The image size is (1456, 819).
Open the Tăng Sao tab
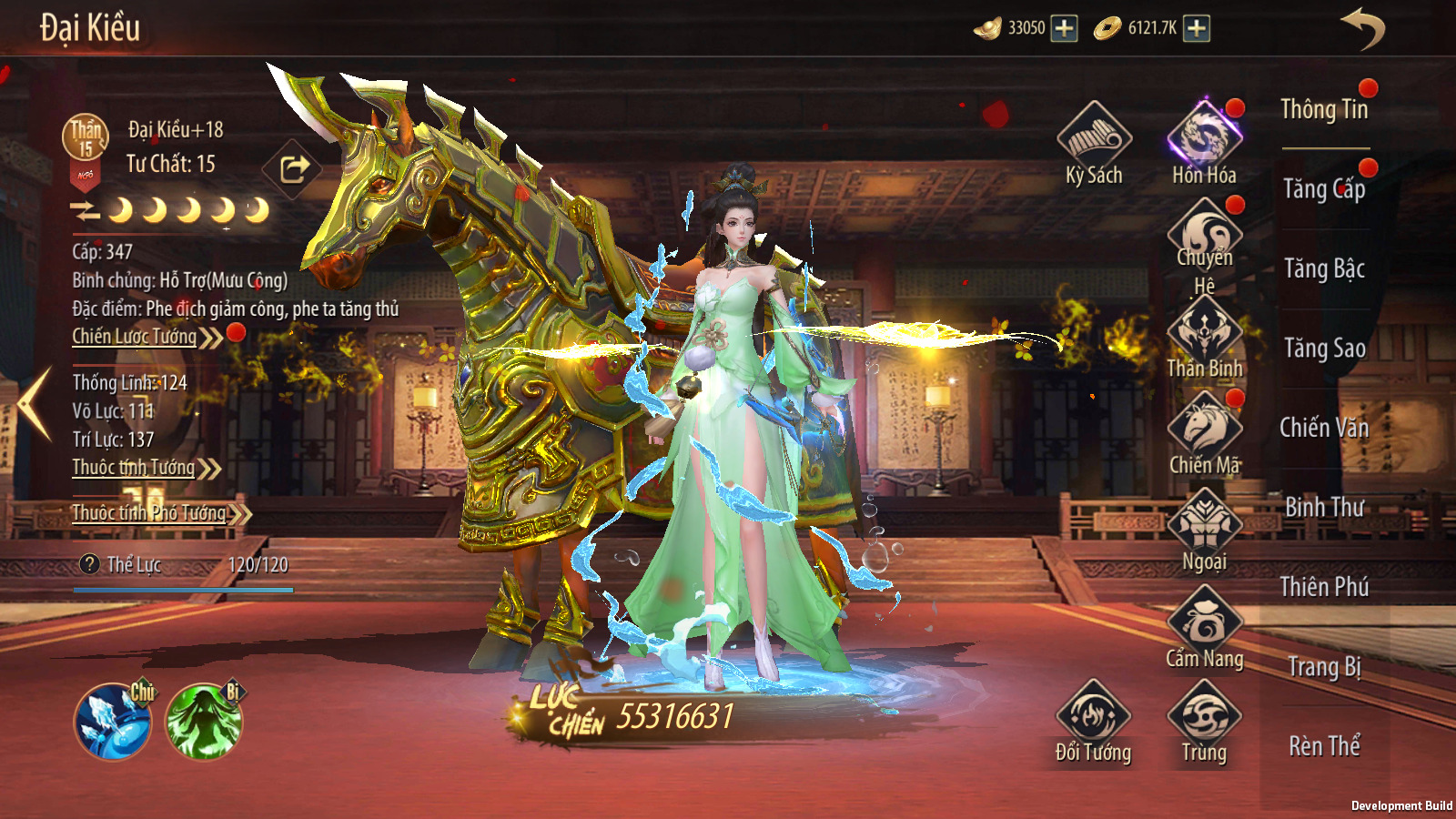pos(1324,349)
